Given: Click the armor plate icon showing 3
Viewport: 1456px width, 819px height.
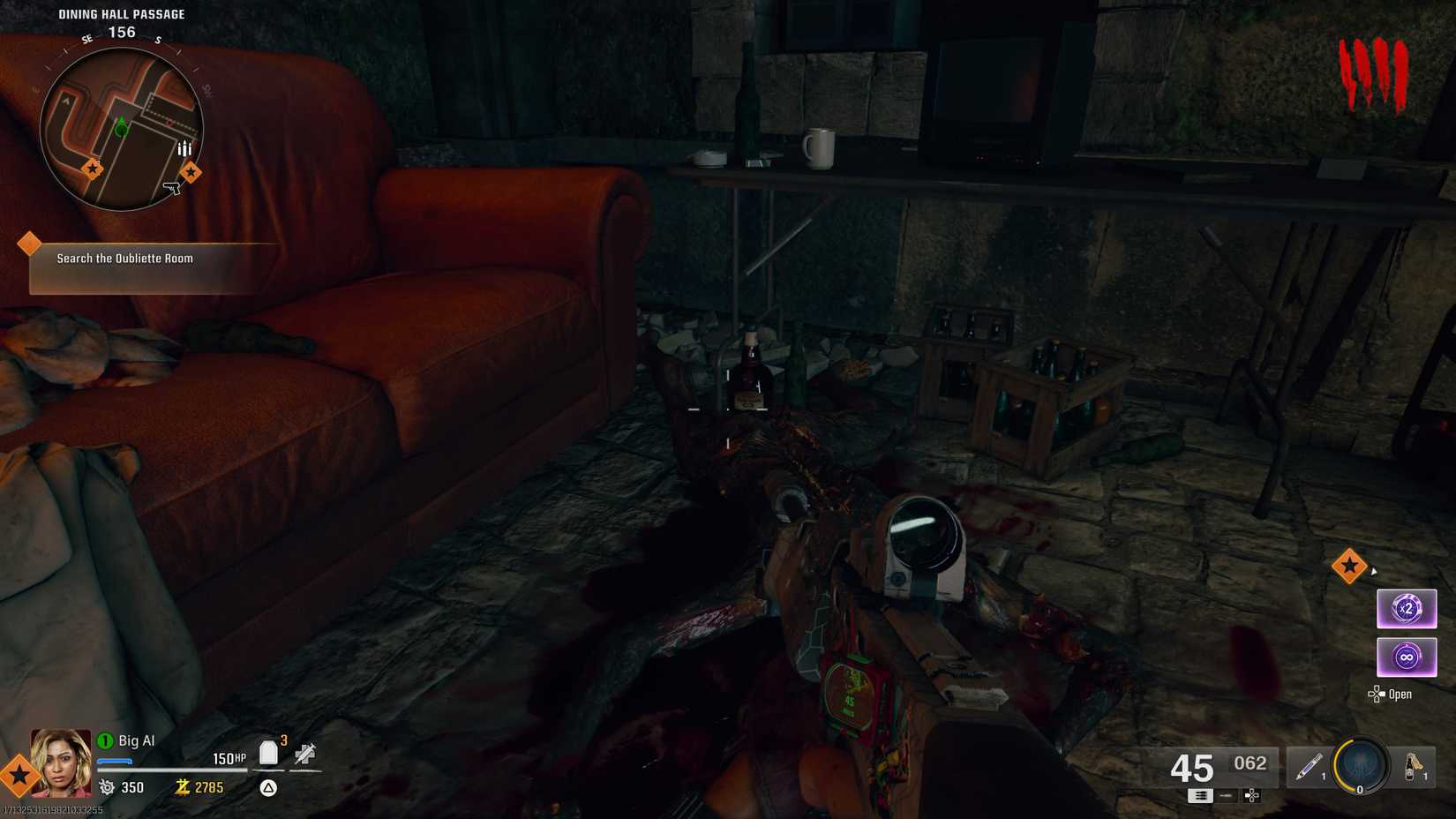Looking at the screenshot, I should pyautogui.click(x=268, y=751).
